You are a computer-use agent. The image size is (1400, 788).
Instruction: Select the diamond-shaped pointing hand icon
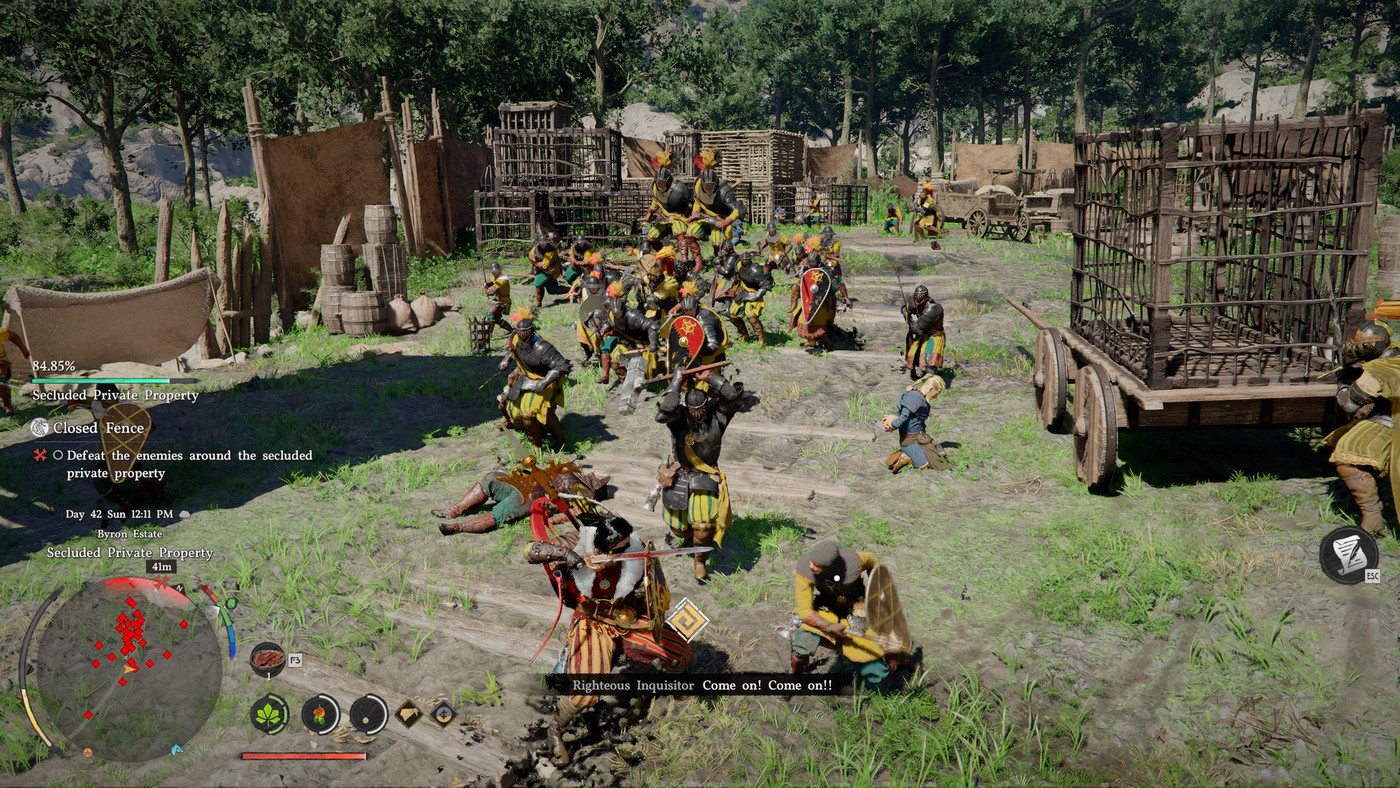point(409,713)
